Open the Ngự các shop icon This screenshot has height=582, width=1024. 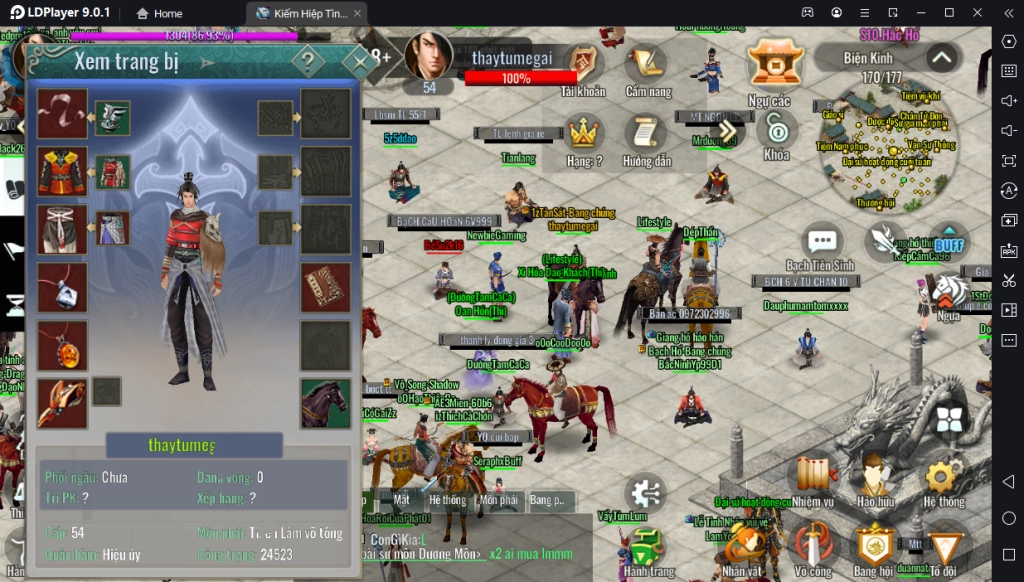click(x=769, y=68)
